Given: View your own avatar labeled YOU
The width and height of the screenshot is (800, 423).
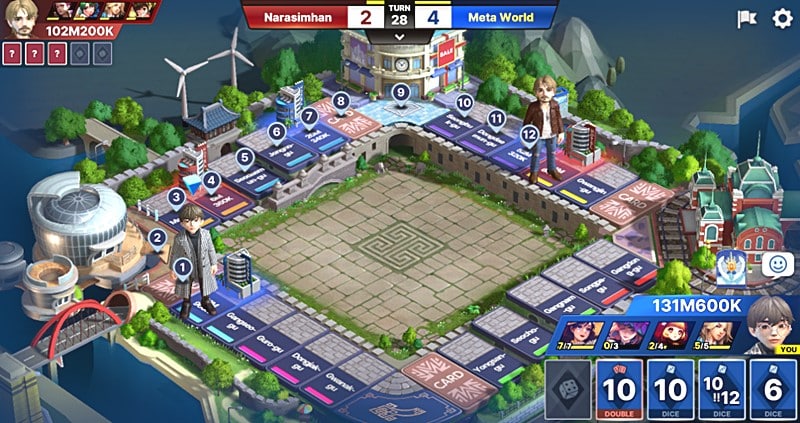Looking at the screenshot, I should 766,322.
